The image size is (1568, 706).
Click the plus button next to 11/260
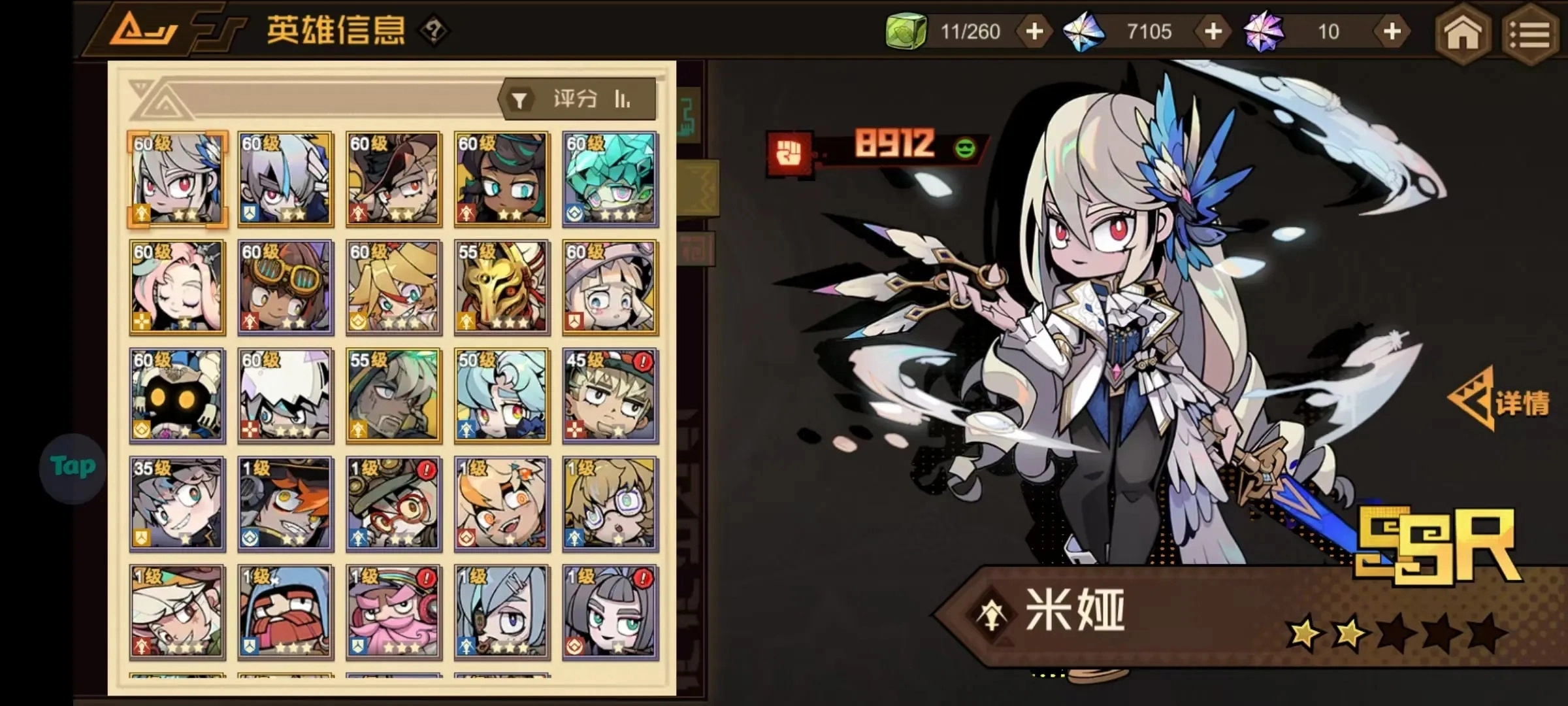coord(1033,31)
